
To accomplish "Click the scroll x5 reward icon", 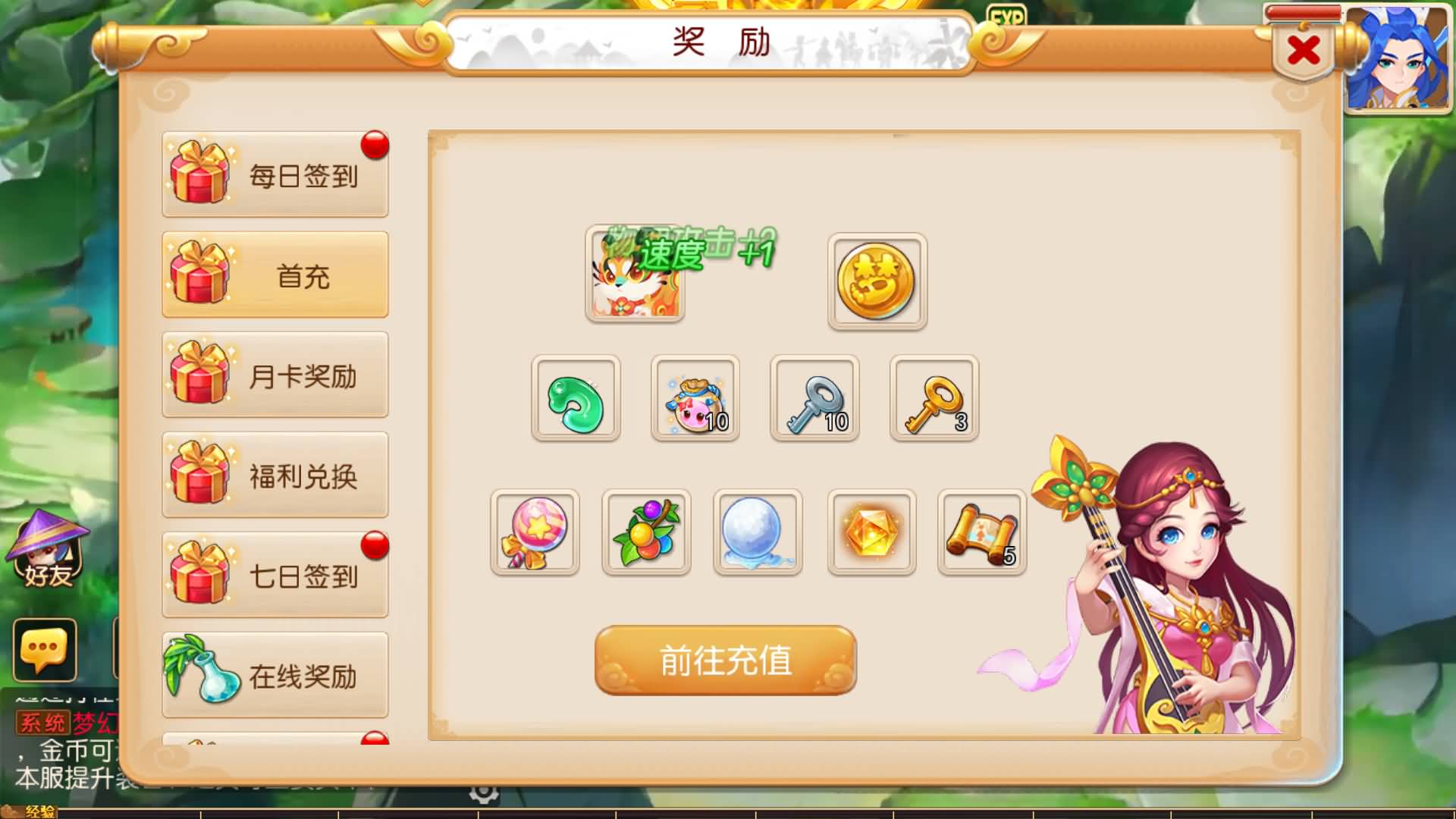I will pyautogui.click(x=981, y=531).
